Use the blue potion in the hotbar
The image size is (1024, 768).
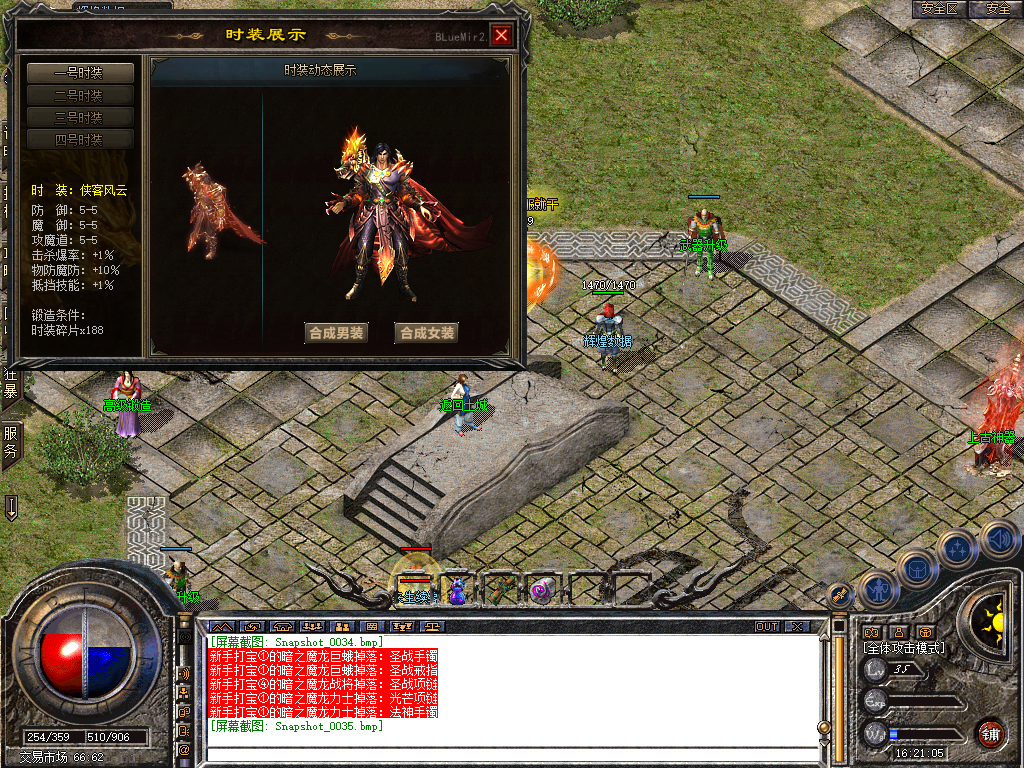[456, 591]
